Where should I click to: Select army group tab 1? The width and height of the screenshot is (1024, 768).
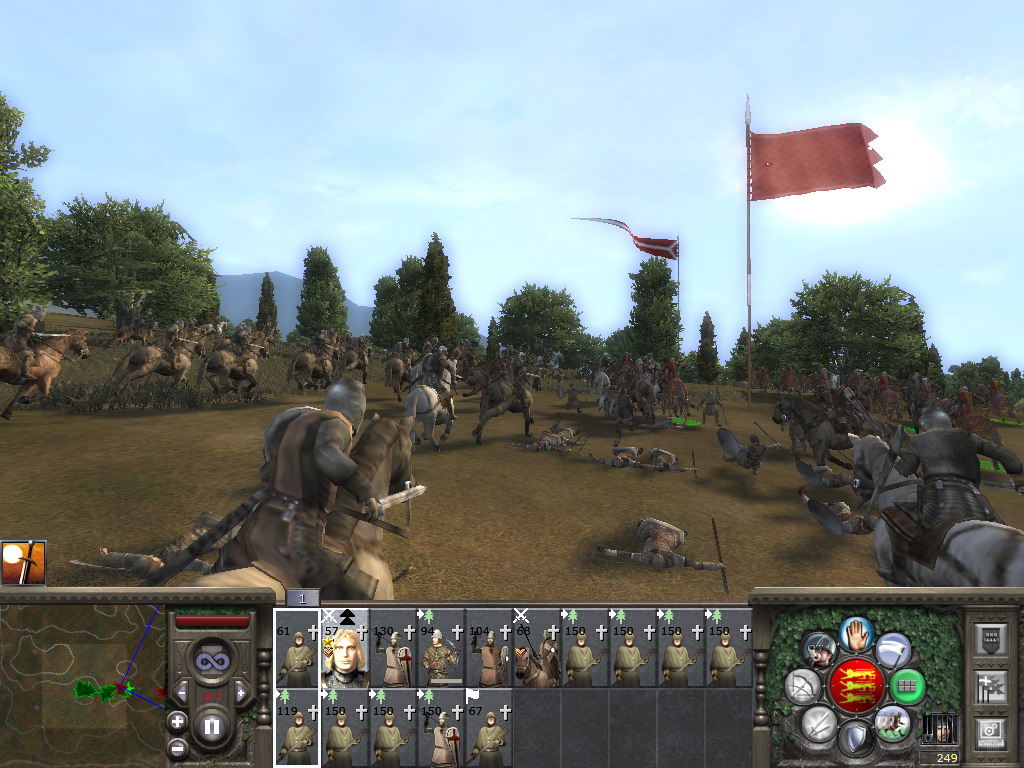point(303,598)
